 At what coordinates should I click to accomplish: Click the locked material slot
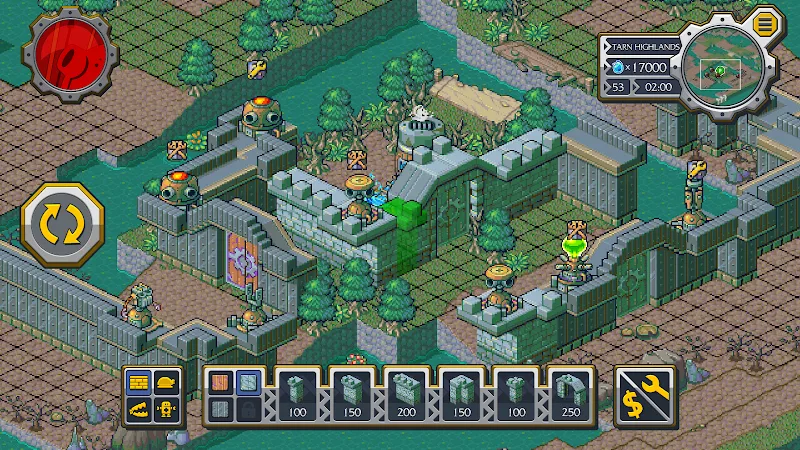coord(248,409)
